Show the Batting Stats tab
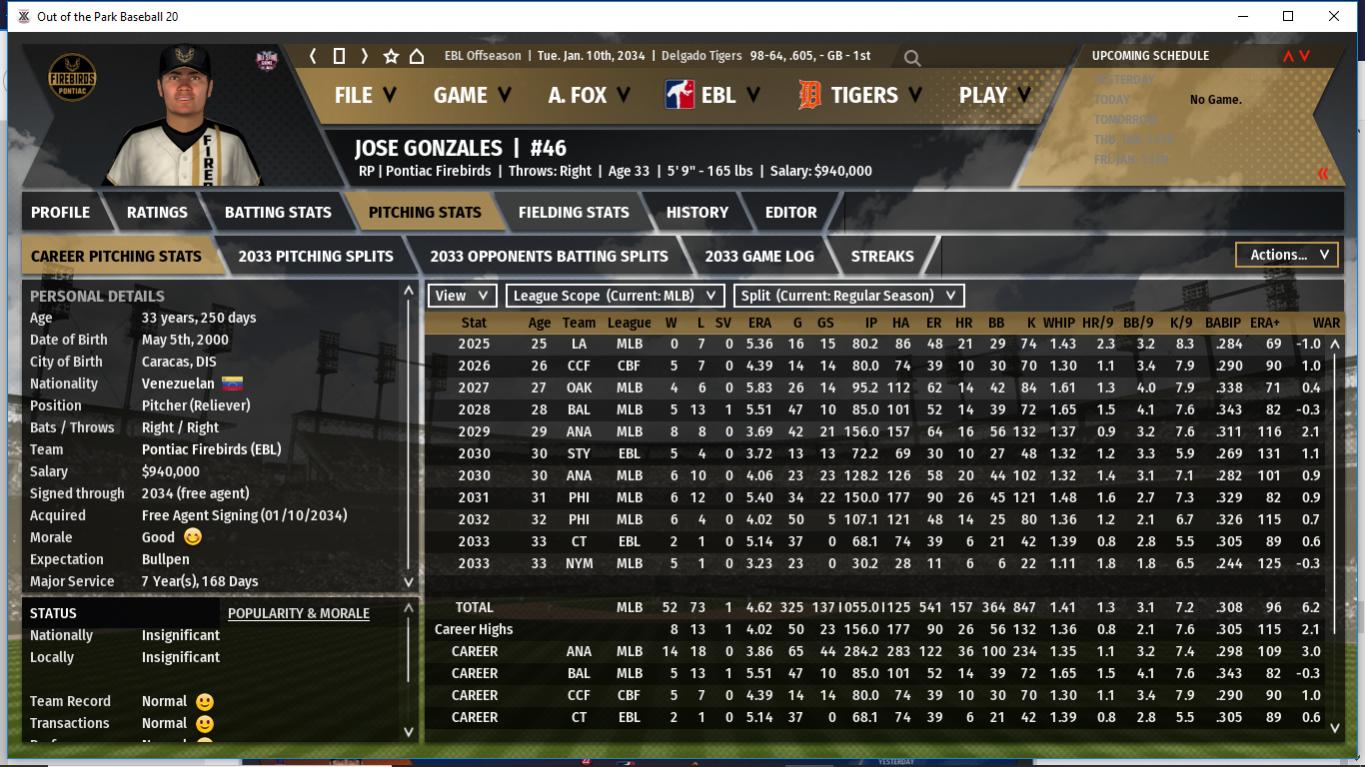1365x767 pixels. click(x=278, y=212)
